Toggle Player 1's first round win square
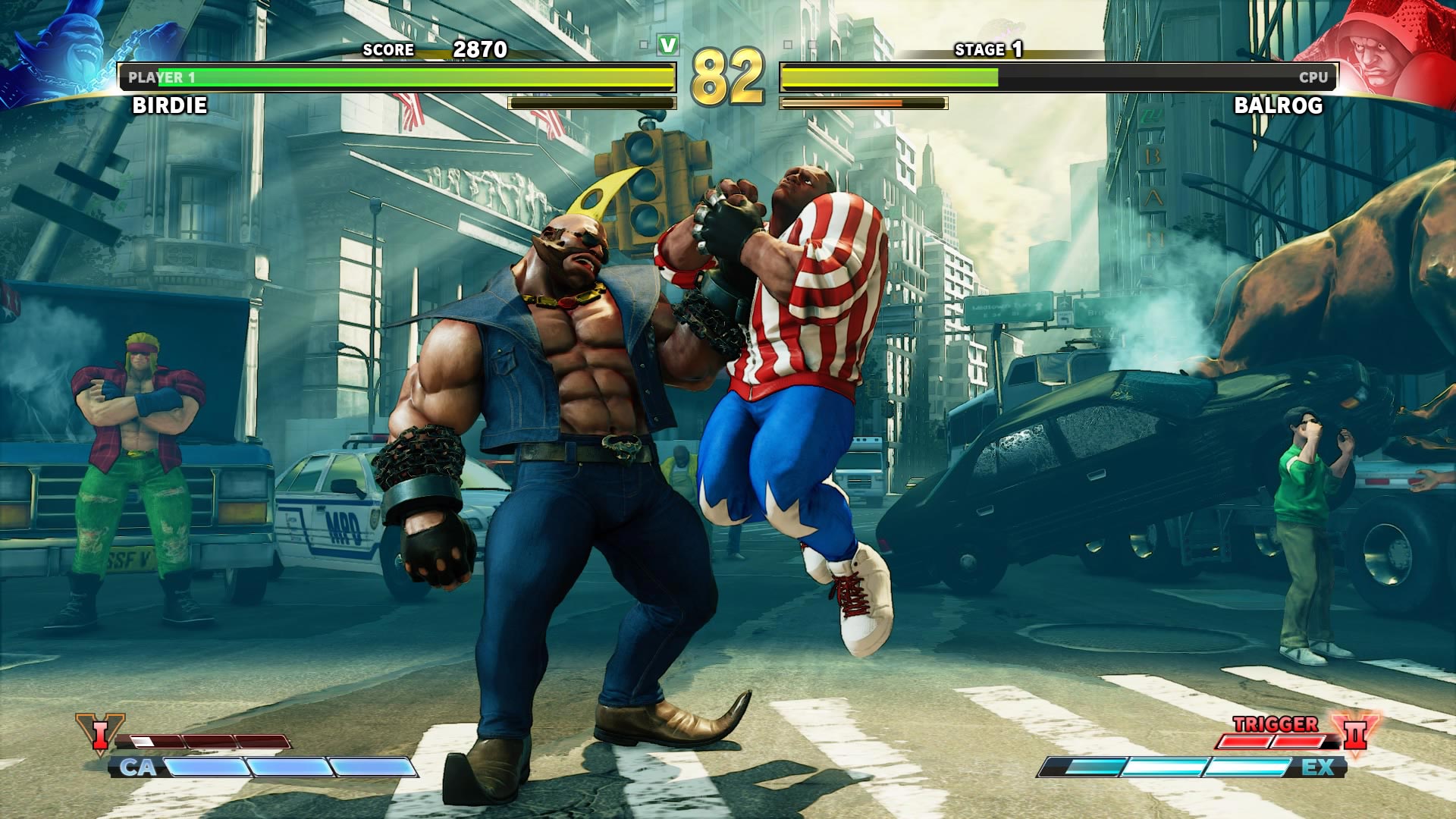Screen dimensions: 1456x819 [x=644, y=44]
